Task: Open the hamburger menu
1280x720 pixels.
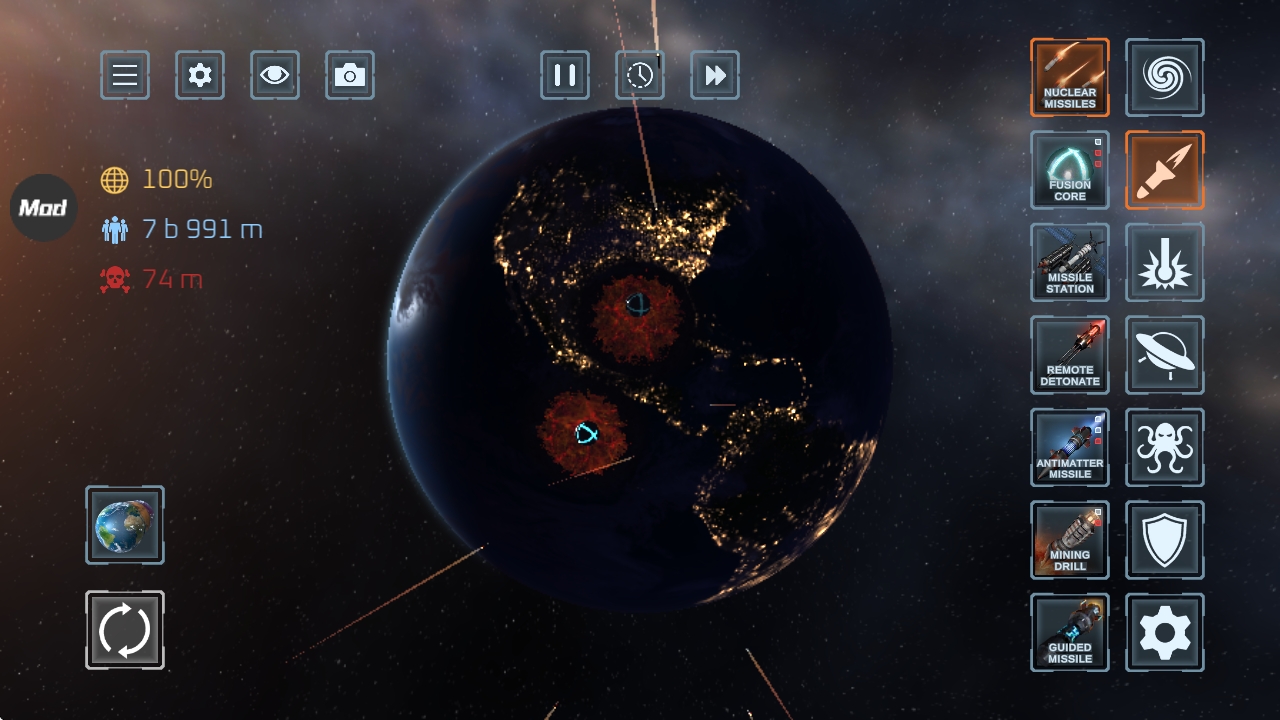Action: (x=125, y=75)
